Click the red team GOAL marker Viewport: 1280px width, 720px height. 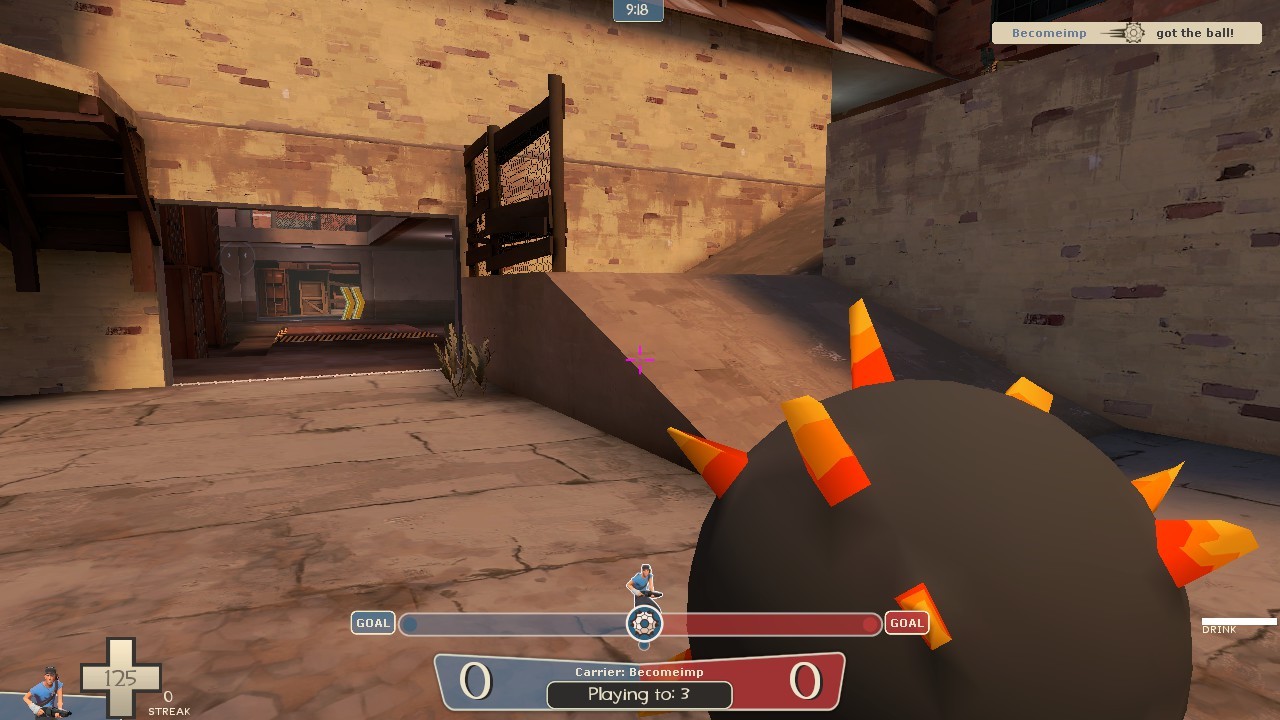click(907, 622)
